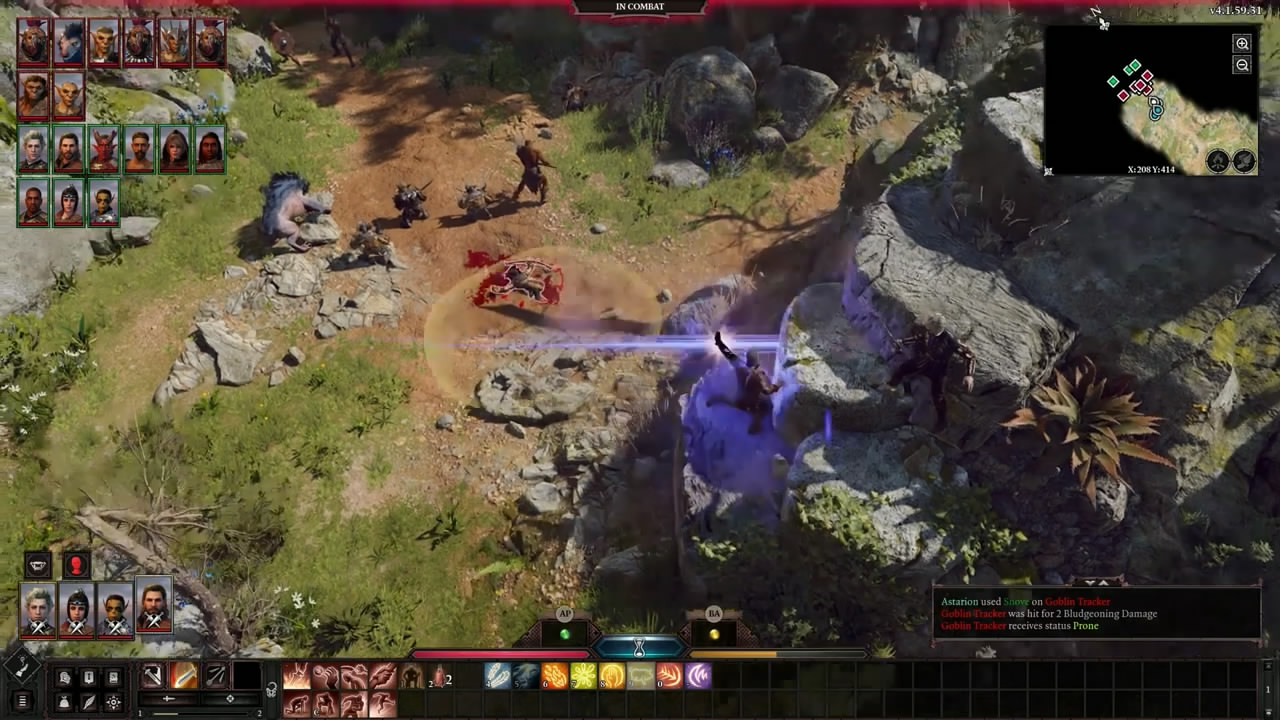Toggle the red silhouette icon above party portraits
This screenshot has width=1280, height=720.
point(77,565)
